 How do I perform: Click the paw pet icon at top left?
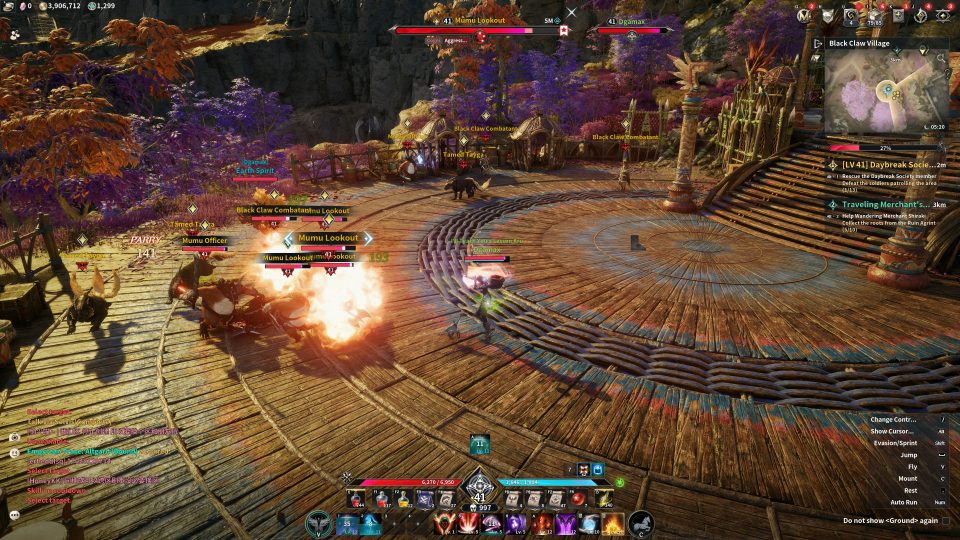pos(15,33)
